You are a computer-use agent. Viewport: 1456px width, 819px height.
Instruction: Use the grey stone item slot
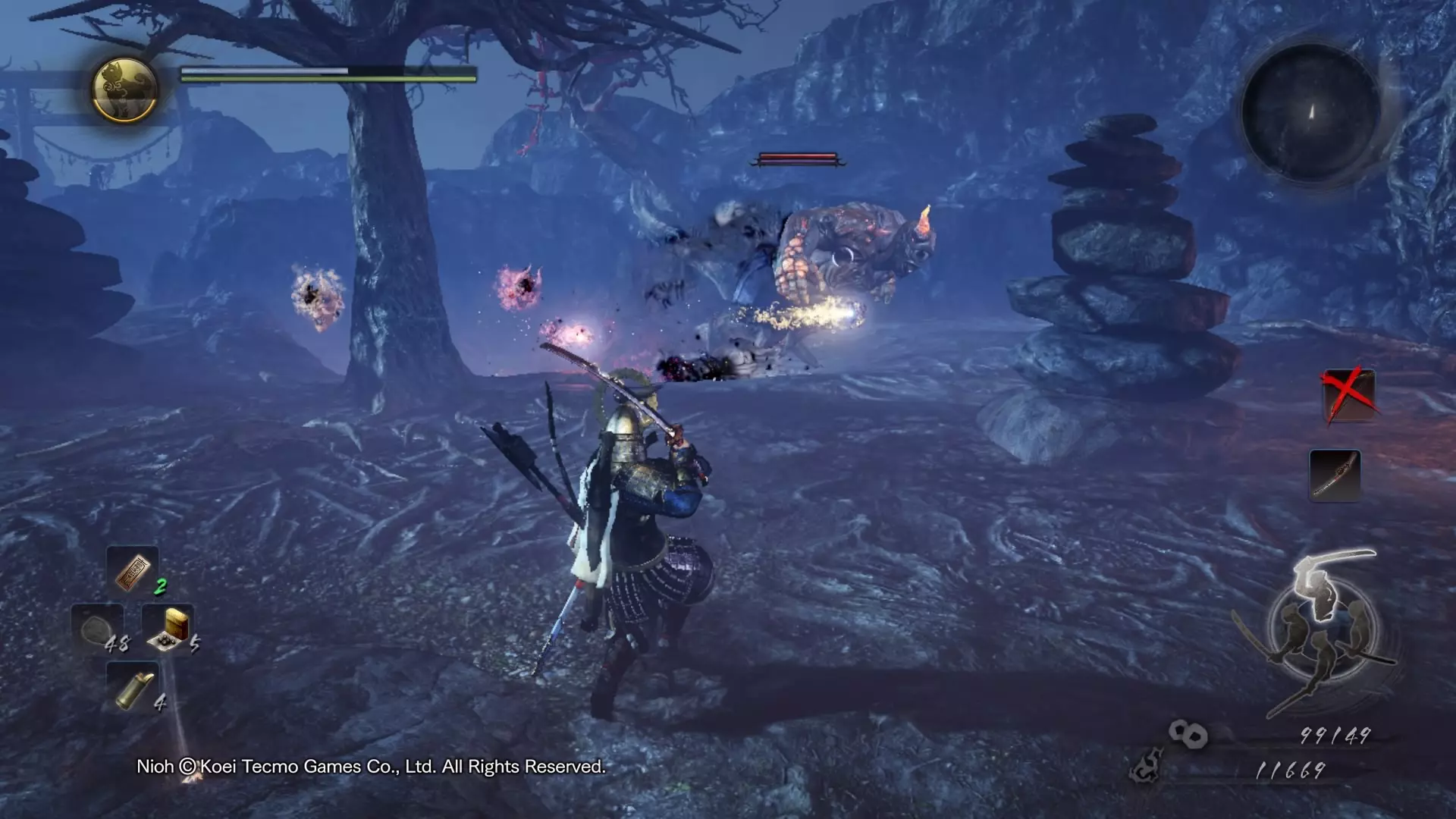[98, 629]
